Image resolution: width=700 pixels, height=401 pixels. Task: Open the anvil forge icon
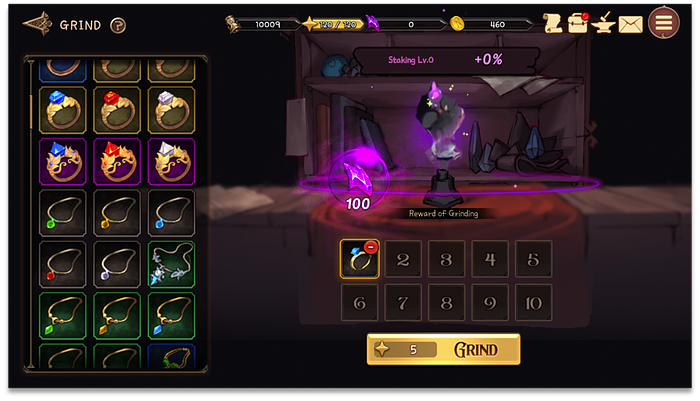[603, 23]
